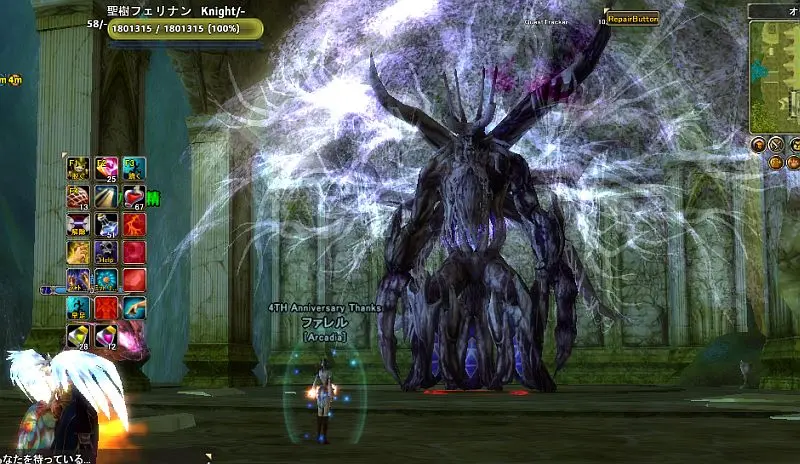Click the RepairButton at the top

(x=632, y=18)
